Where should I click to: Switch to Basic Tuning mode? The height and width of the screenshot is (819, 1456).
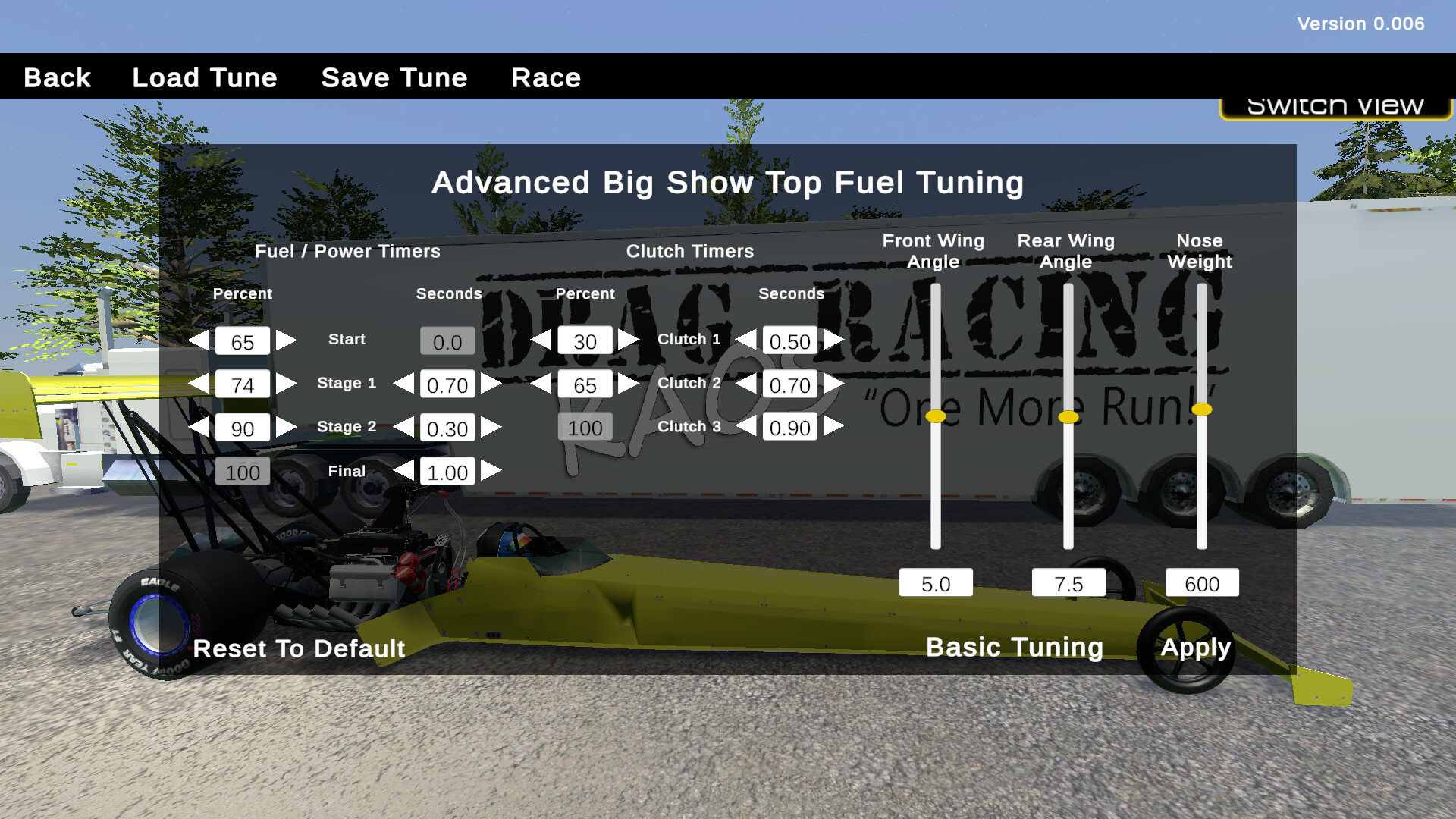point(1015,647)
